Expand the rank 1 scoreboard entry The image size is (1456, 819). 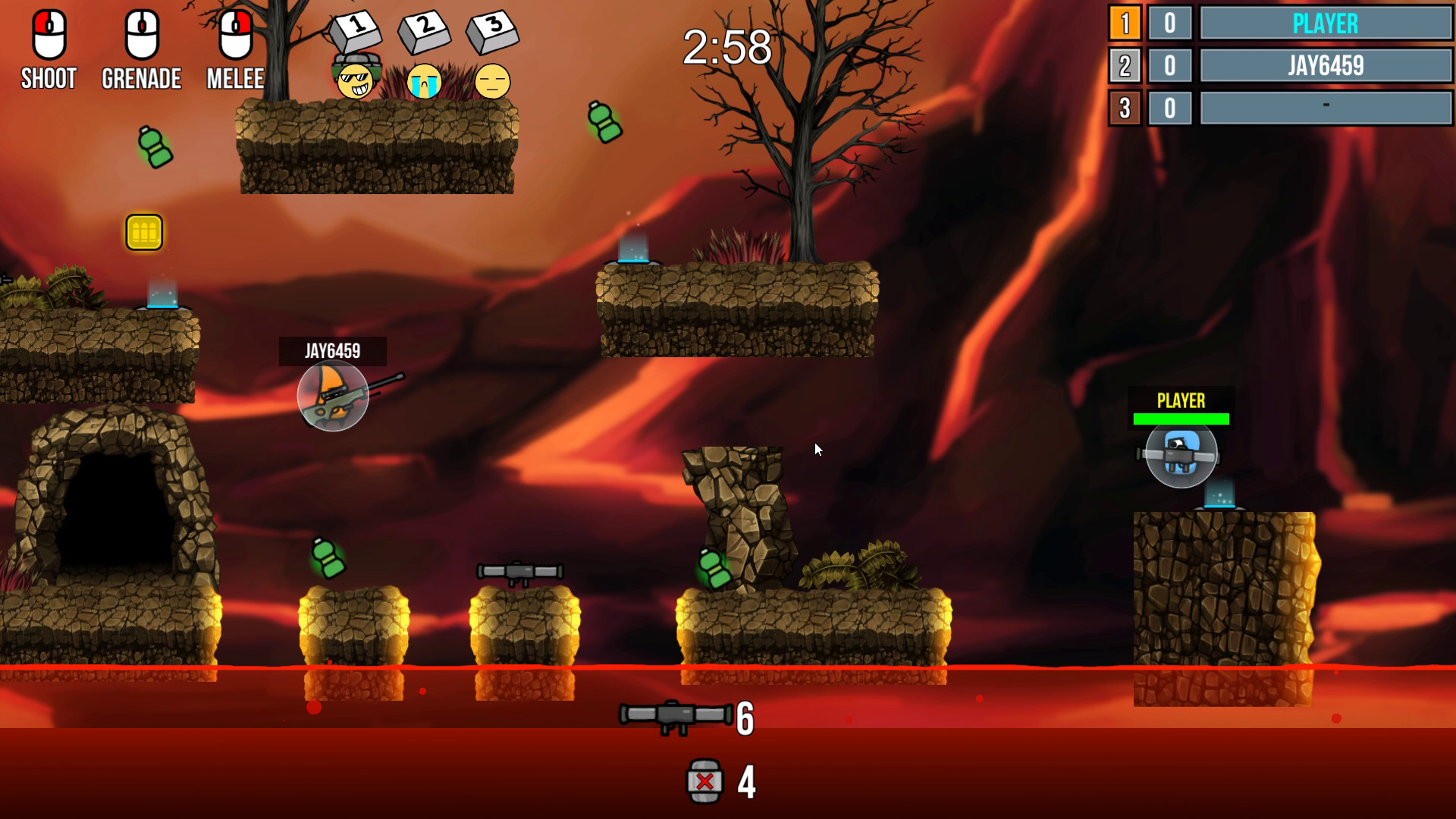(x=1125, y=24)
